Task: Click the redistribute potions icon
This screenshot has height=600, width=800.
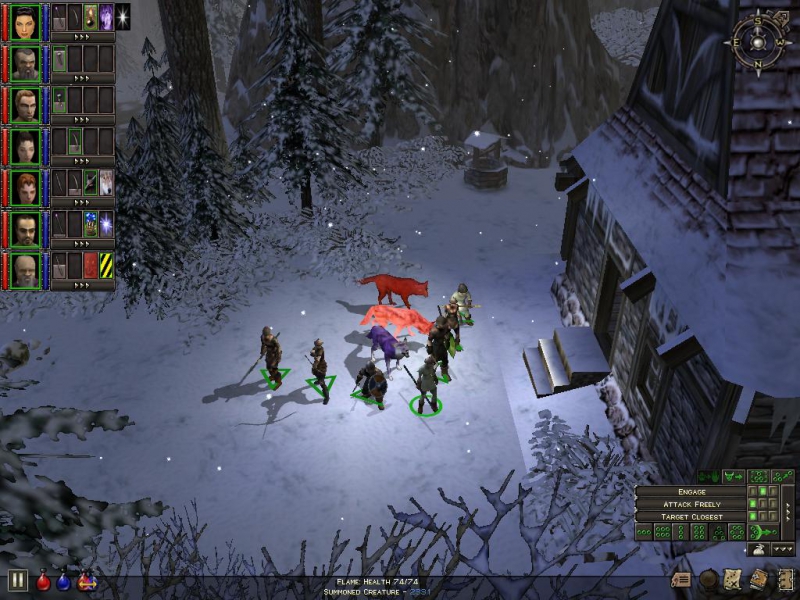Action: [x=86, y=581]
